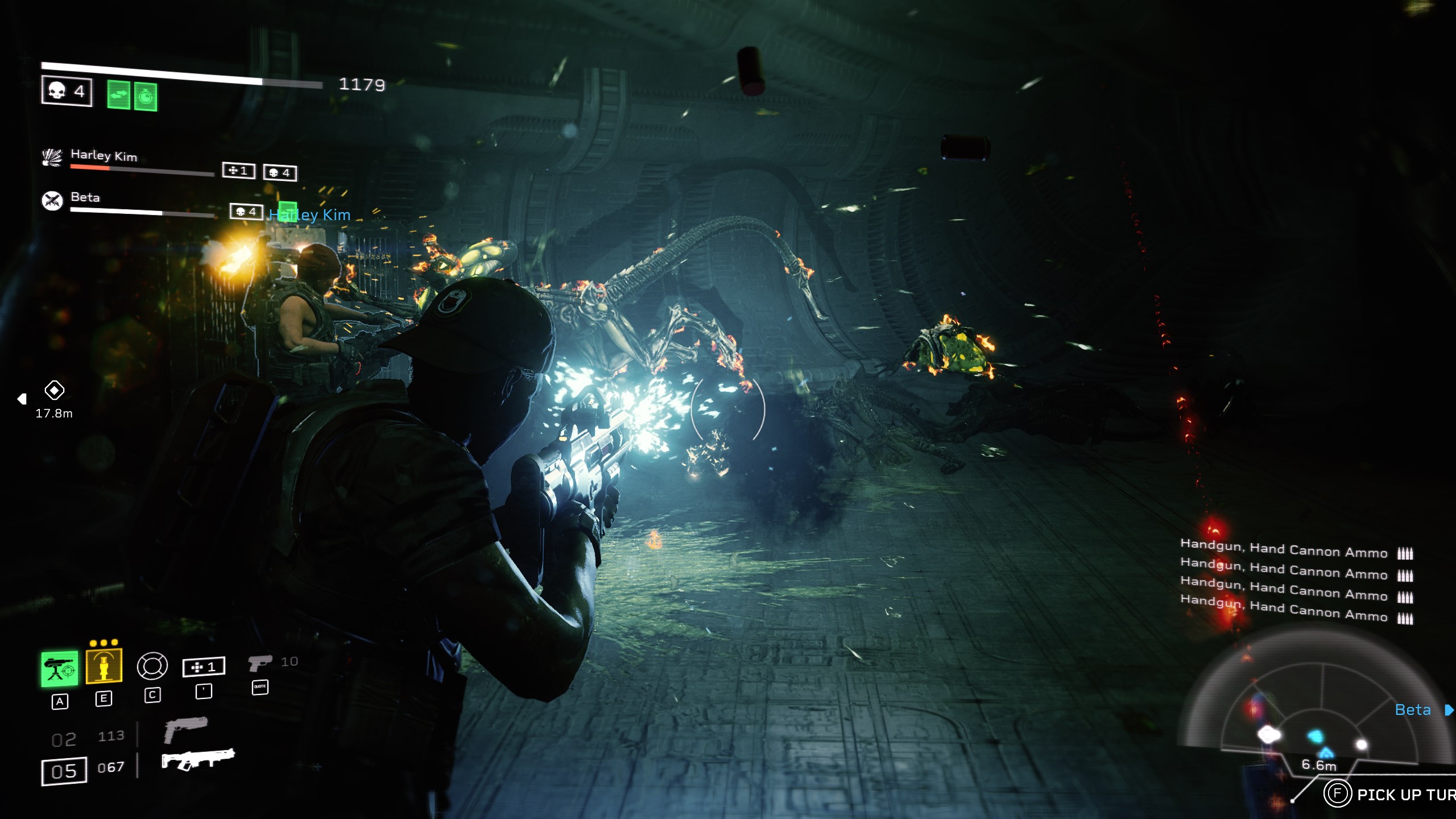Choose the equipped rifle weapon icon
Image resolution: width=1456 pixels, height=819 pixels.
pyautogui.click(x=197, y=759)
